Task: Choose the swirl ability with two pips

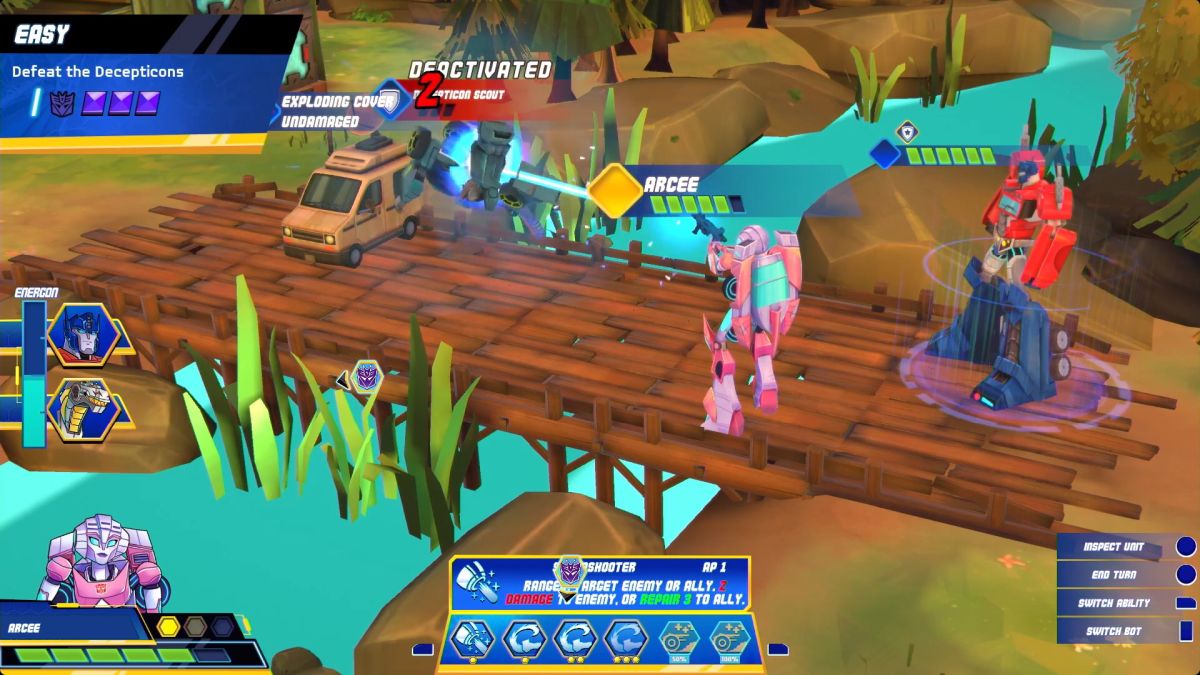Action: 576,639
